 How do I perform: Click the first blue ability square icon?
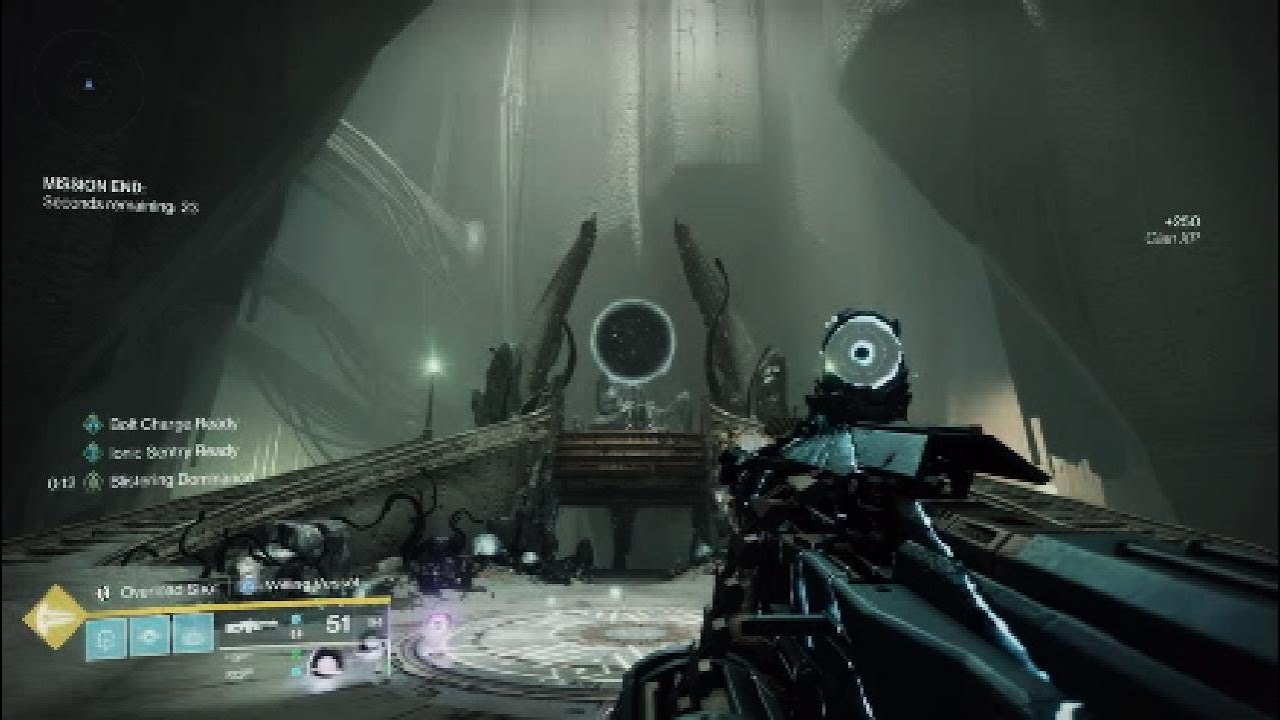[x=106, y=636]
